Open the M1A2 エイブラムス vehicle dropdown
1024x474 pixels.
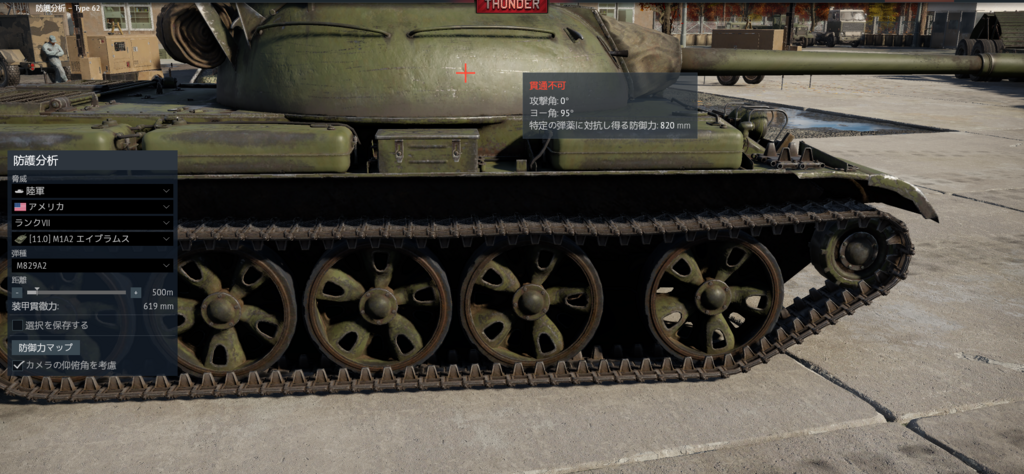tap(92, 239)
